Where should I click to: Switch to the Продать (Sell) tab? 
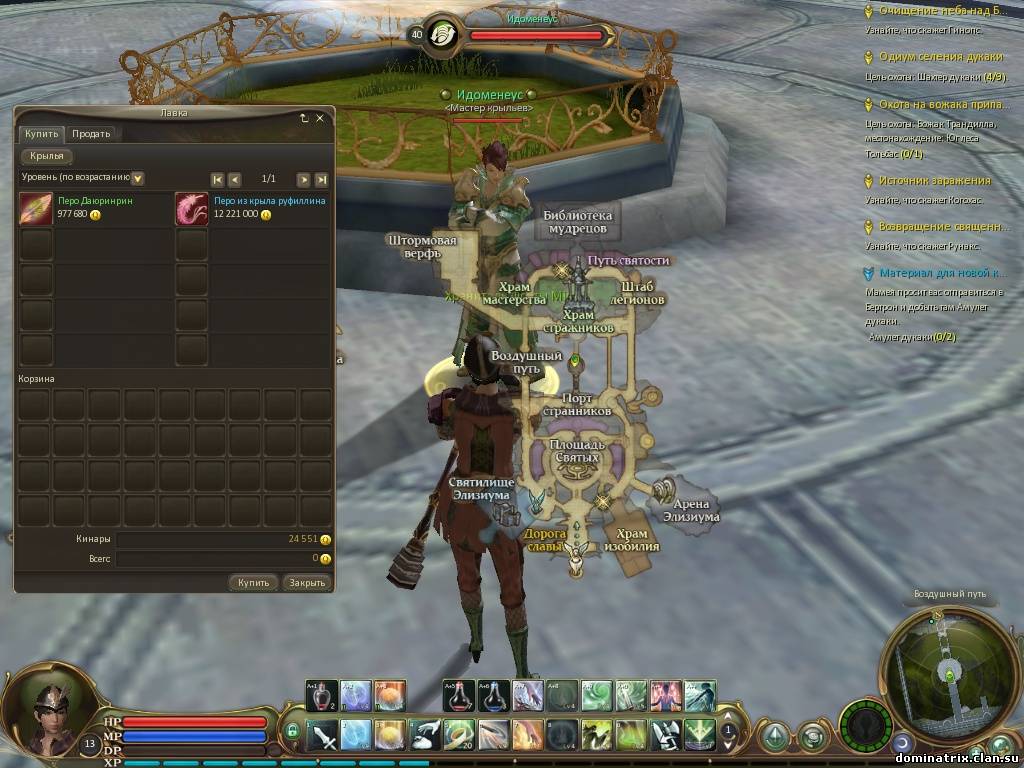[91, 134]
